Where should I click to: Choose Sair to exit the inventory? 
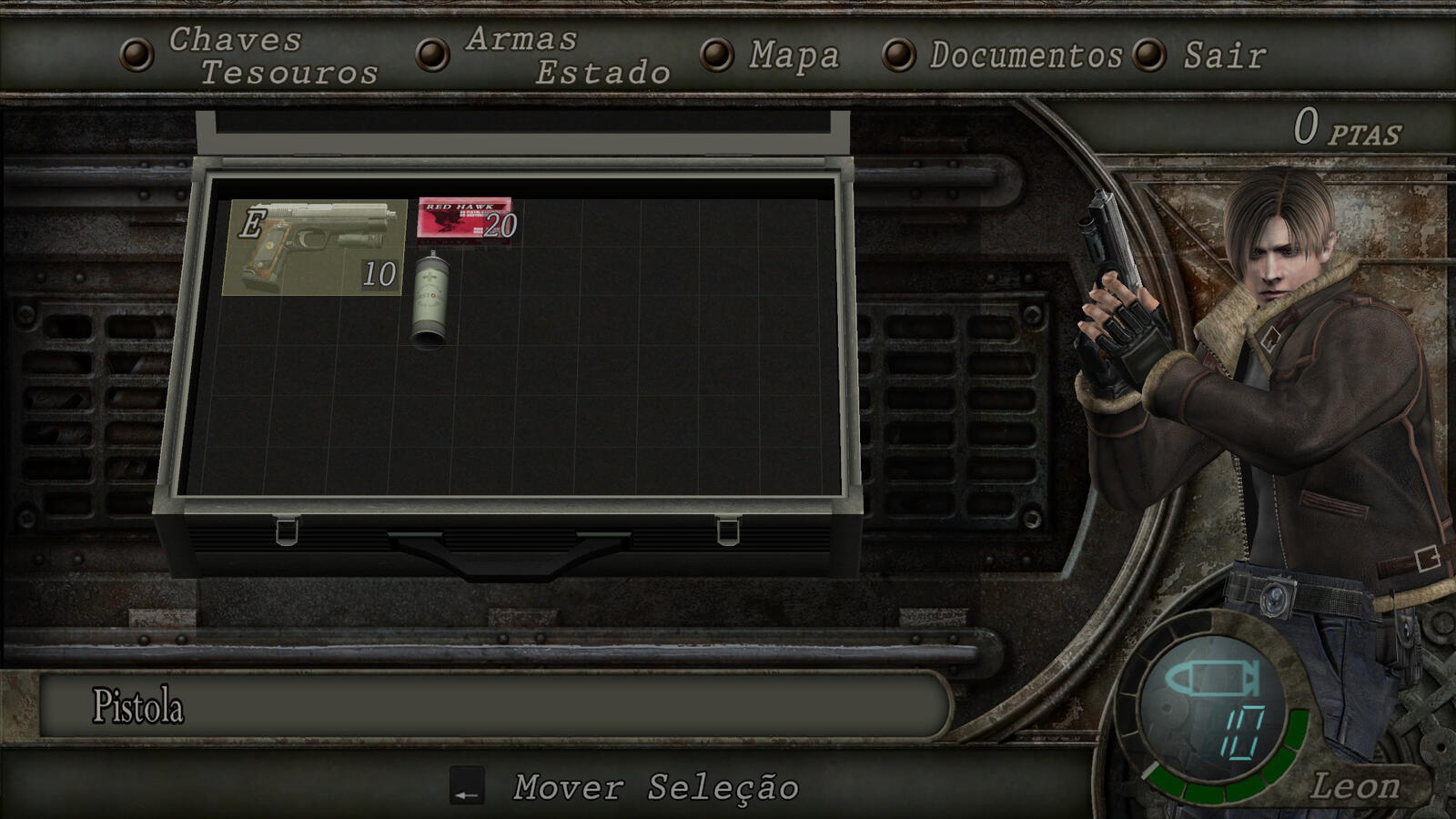[x=1224, y=56]
